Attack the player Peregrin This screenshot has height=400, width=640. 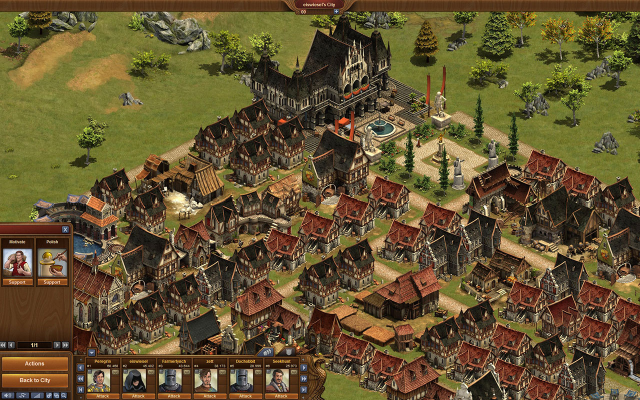(100, 394)
